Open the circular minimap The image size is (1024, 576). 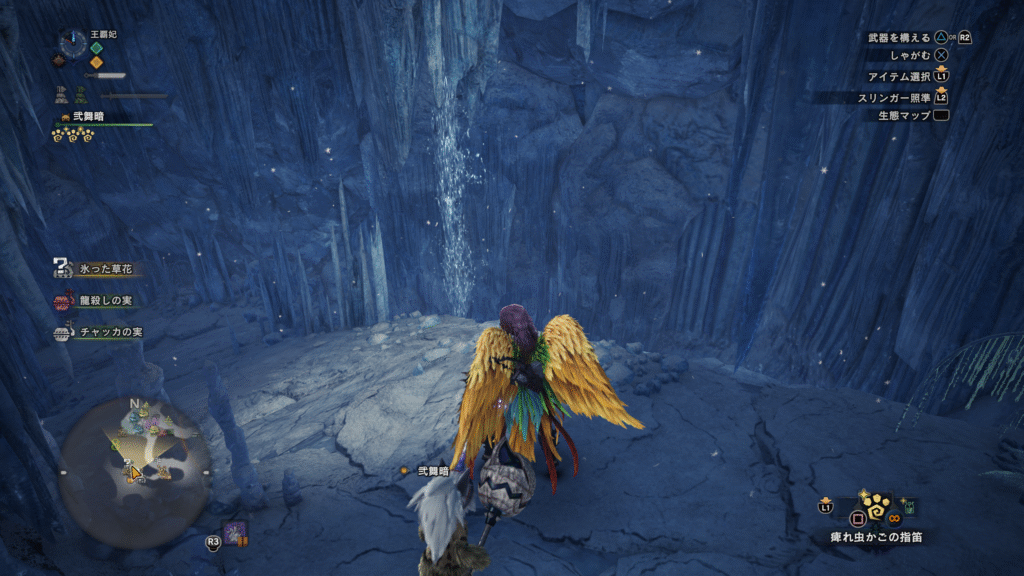tap(134, 459)
